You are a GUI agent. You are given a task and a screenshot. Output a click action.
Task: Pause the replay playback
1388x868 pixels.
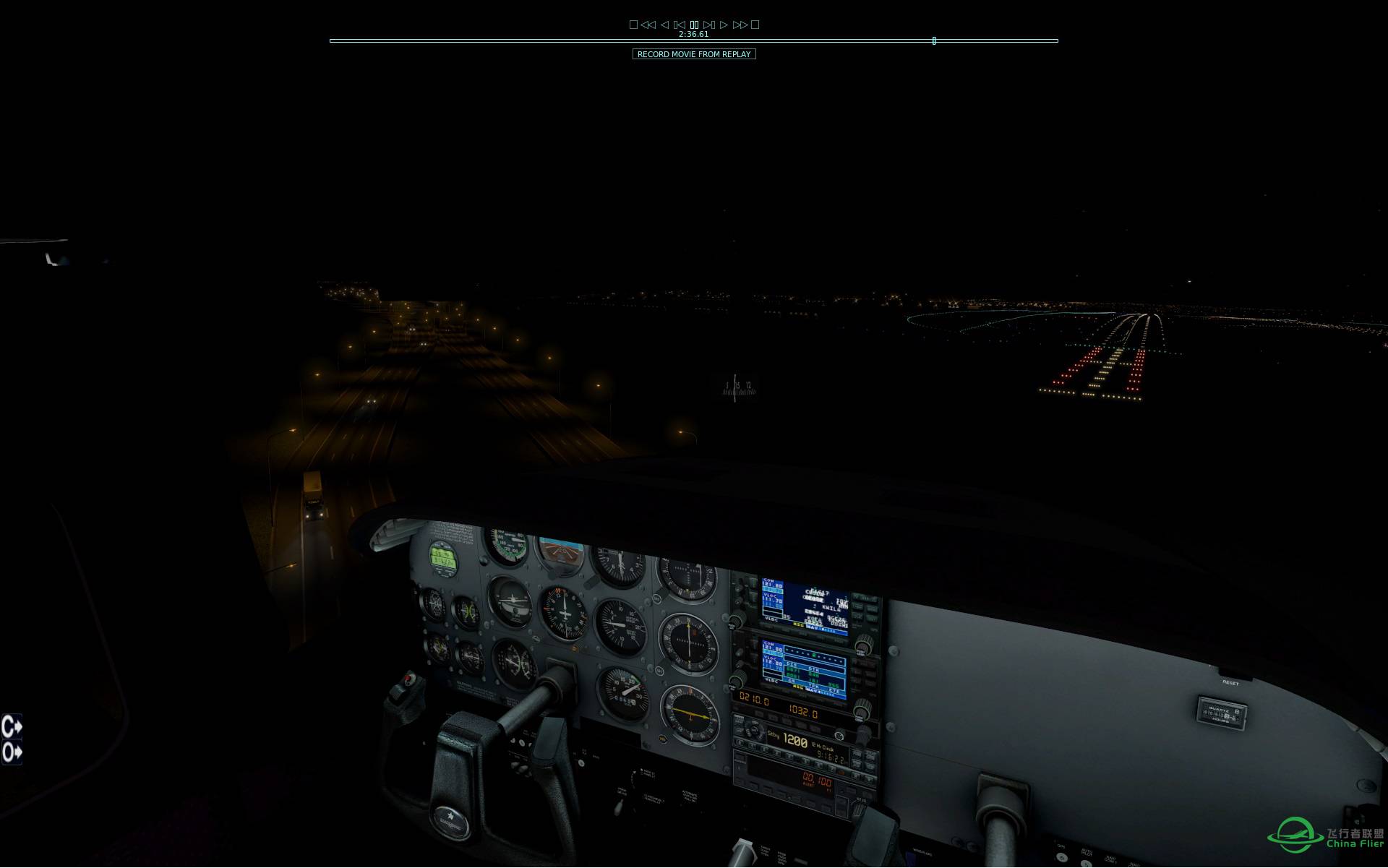tap(694, 24)
